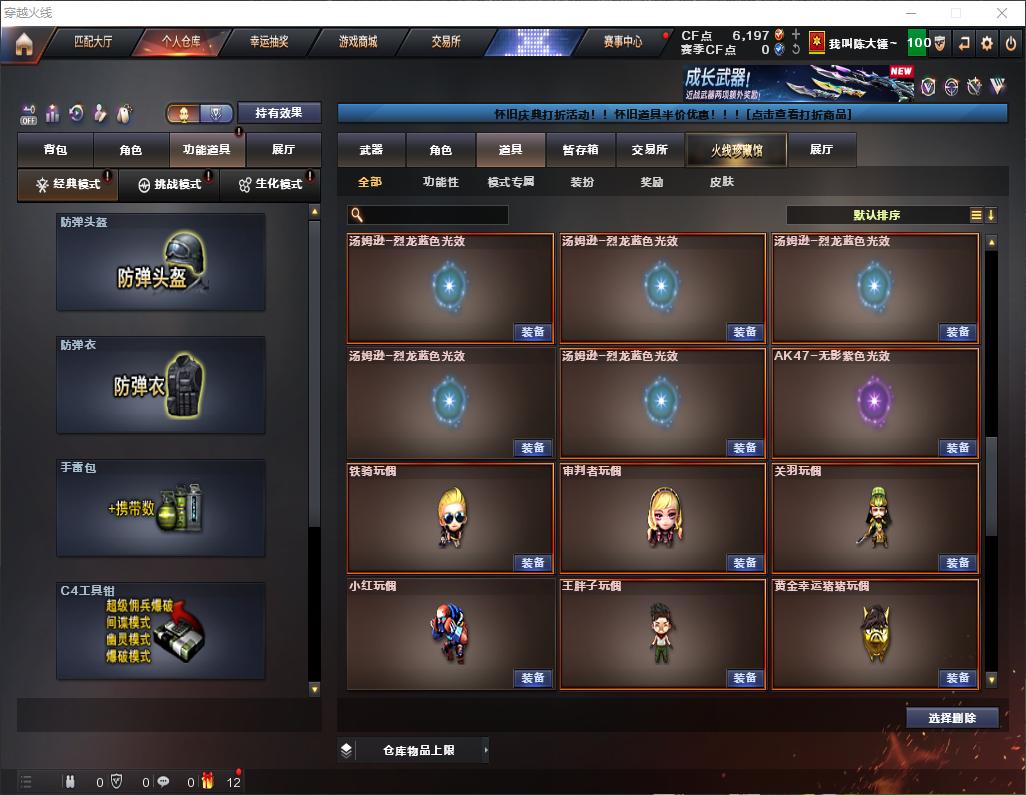Filter items by 装扮 category

point(582,182)
